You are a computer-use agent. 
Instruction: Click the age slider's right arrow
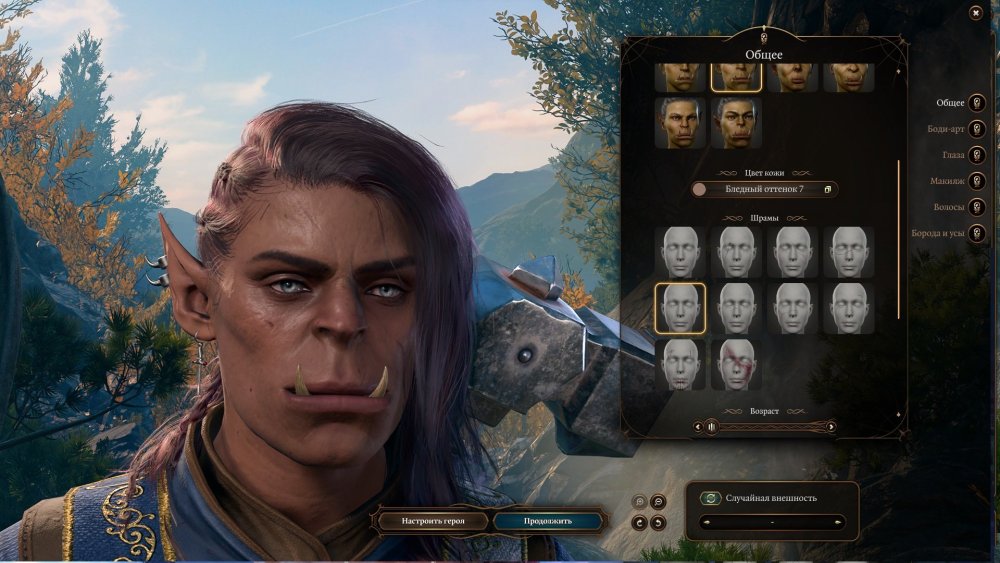pos(831,427)
